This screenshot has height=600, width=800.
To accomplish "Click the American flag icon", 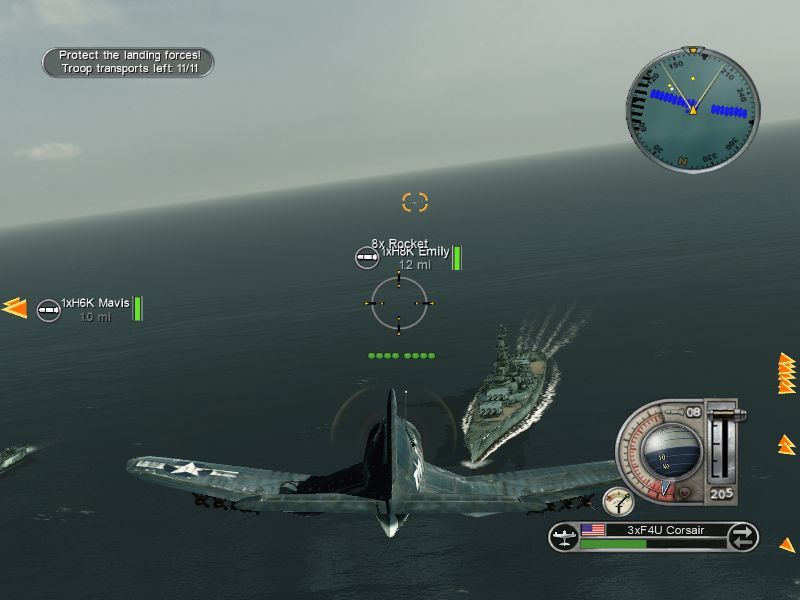I will (x=593, y=530).
